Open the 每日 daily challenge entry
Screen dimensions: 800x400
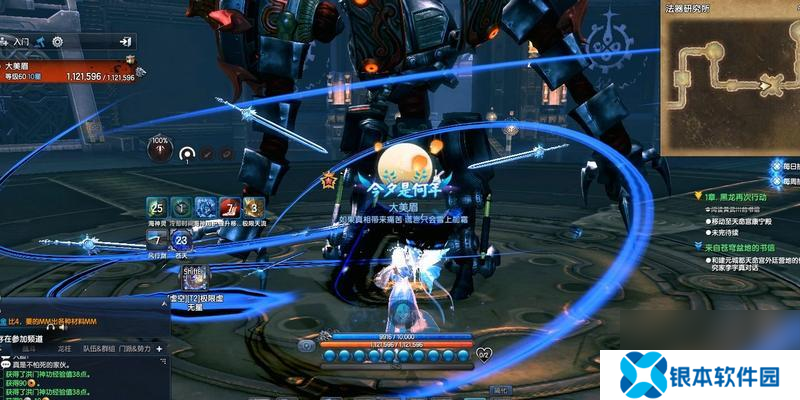pos(786,165)
